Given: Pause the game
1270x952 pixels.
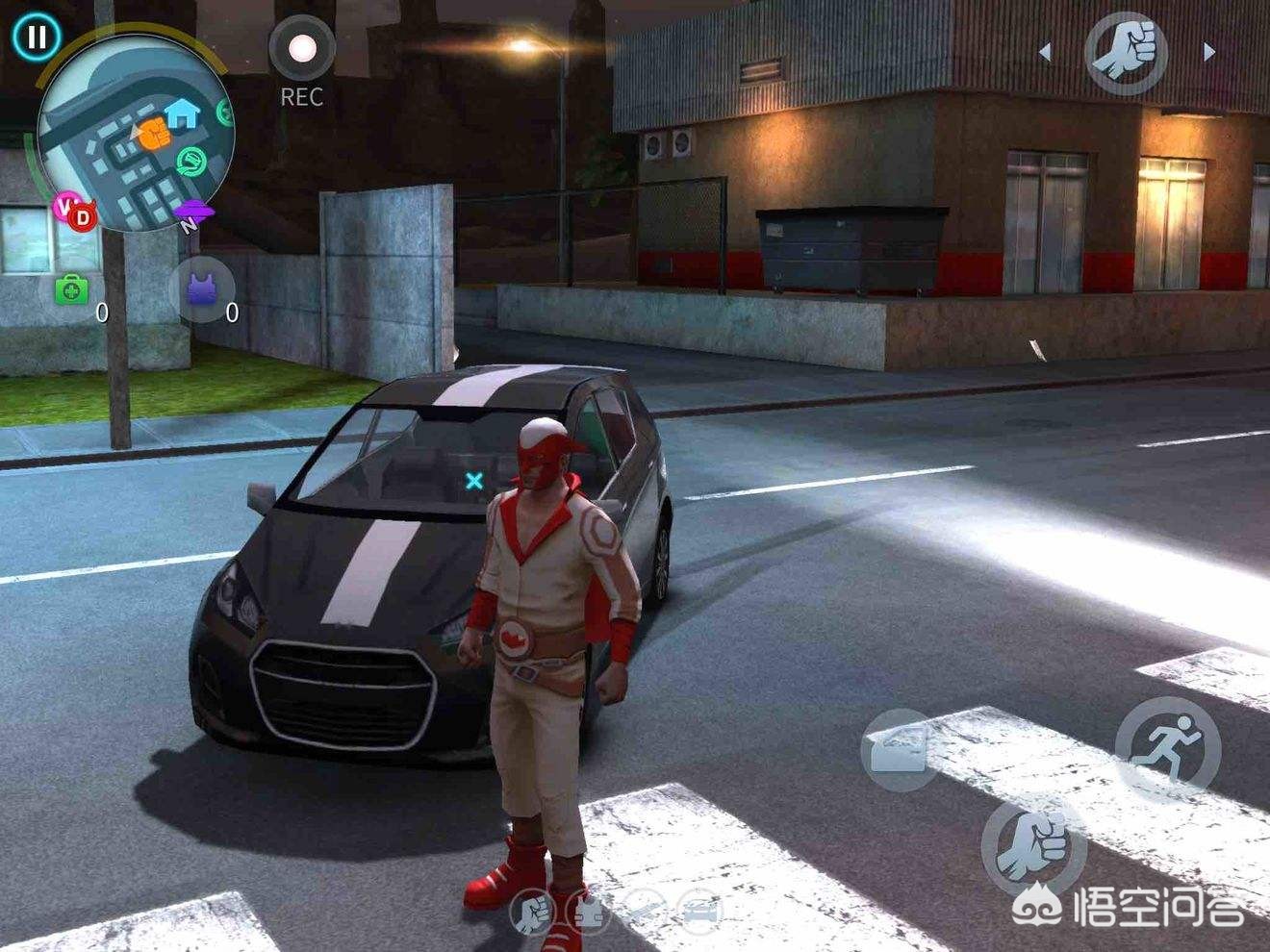Looking at the screenshot, I should (37, 38).
